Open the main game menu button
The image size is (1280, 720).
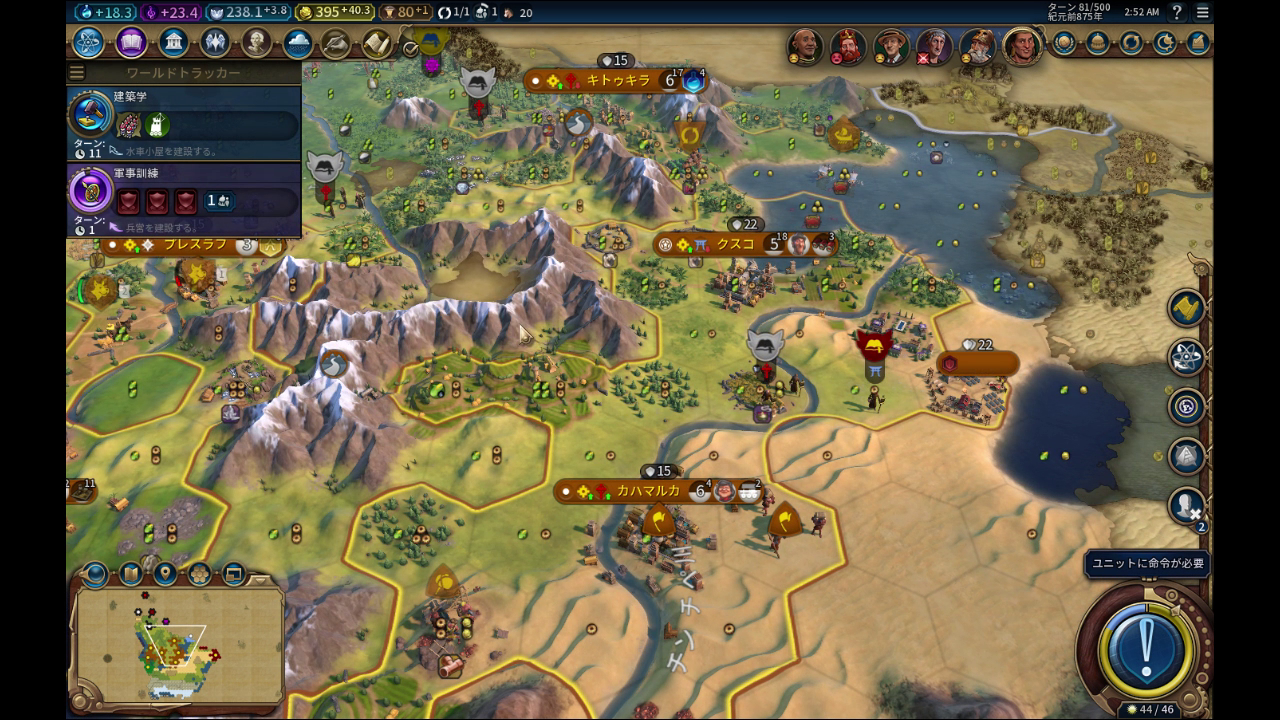[x=1202, y=12]
